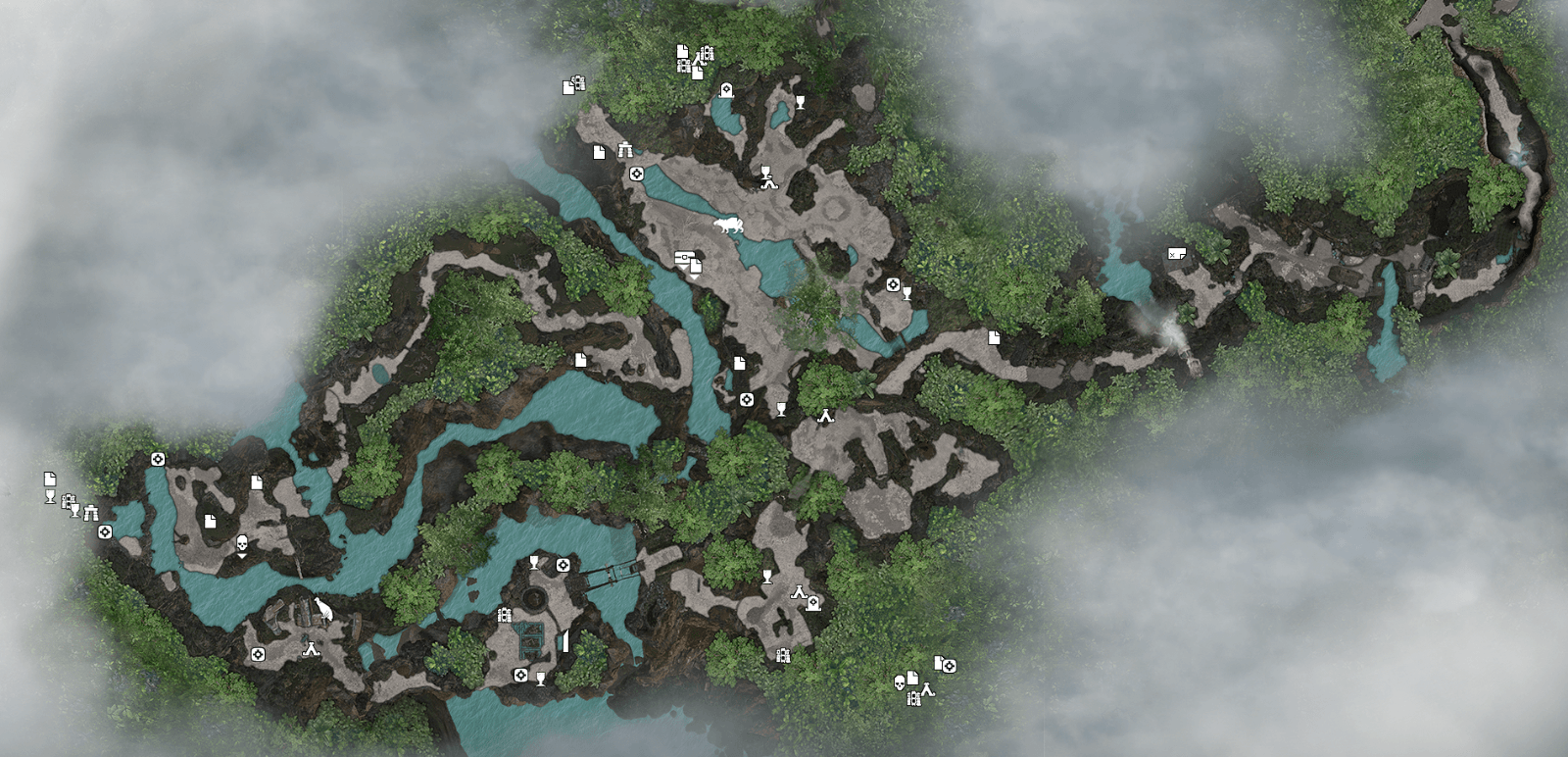Image resolution: width=1568 pixels, height=757 pixels.
Task: Click the challenge target marker beside the bridge
Action: coord(563,565)
